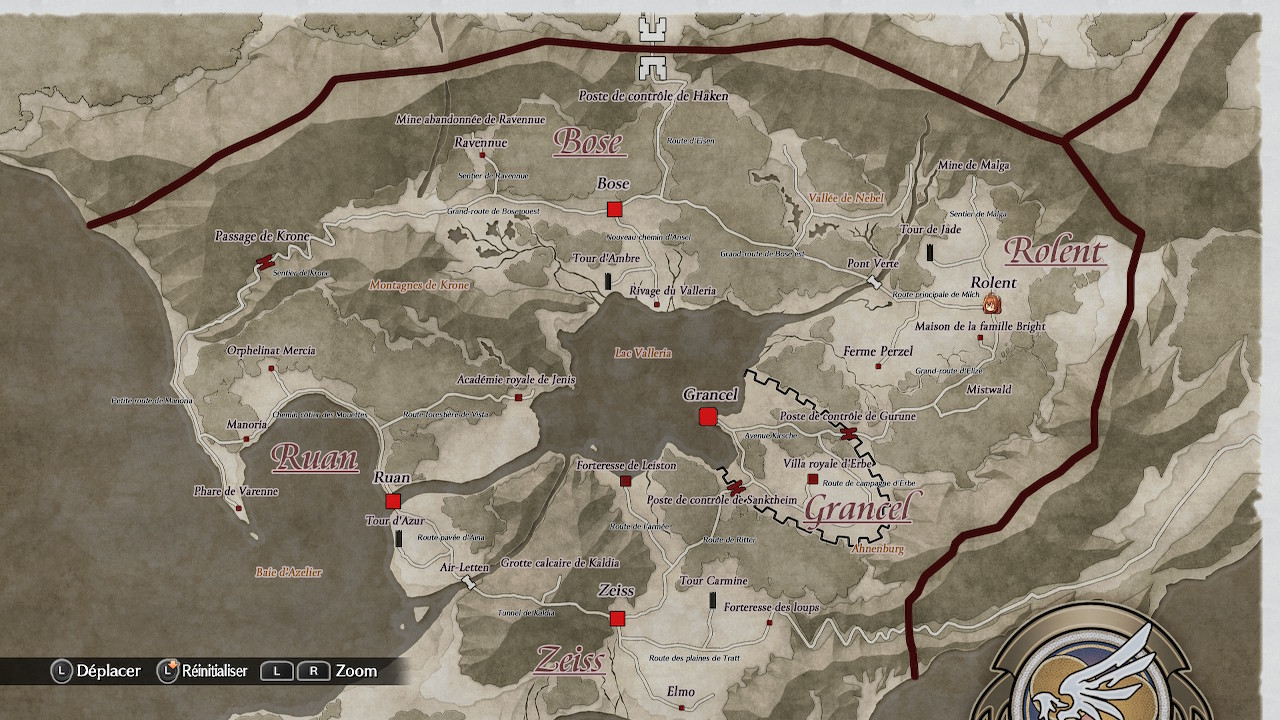Choose the underlined Ruan region label

coord(314,458)
